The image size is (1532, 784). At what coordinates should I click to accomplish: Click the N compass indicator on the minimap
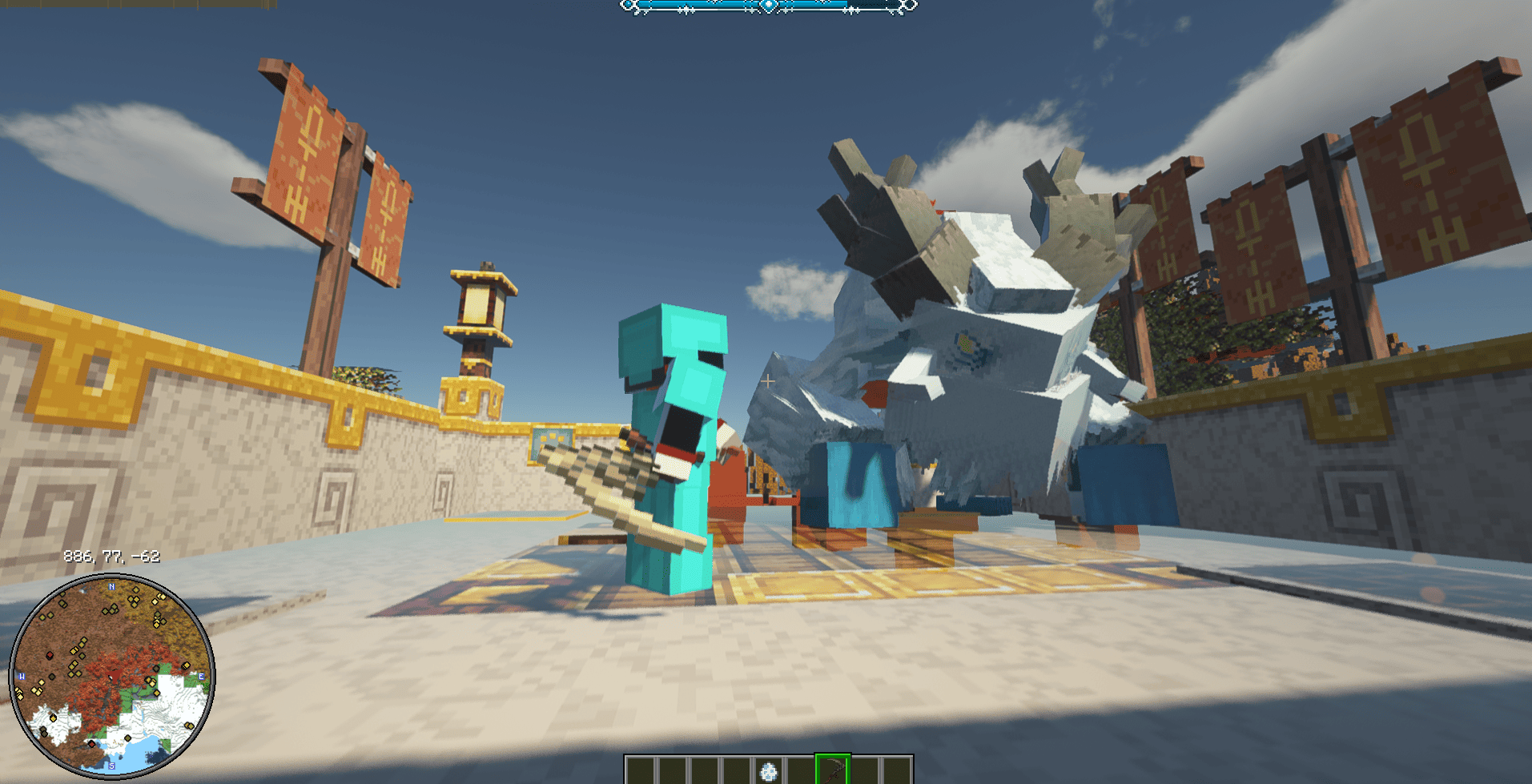pyautogui.click(x=111, y=586)
